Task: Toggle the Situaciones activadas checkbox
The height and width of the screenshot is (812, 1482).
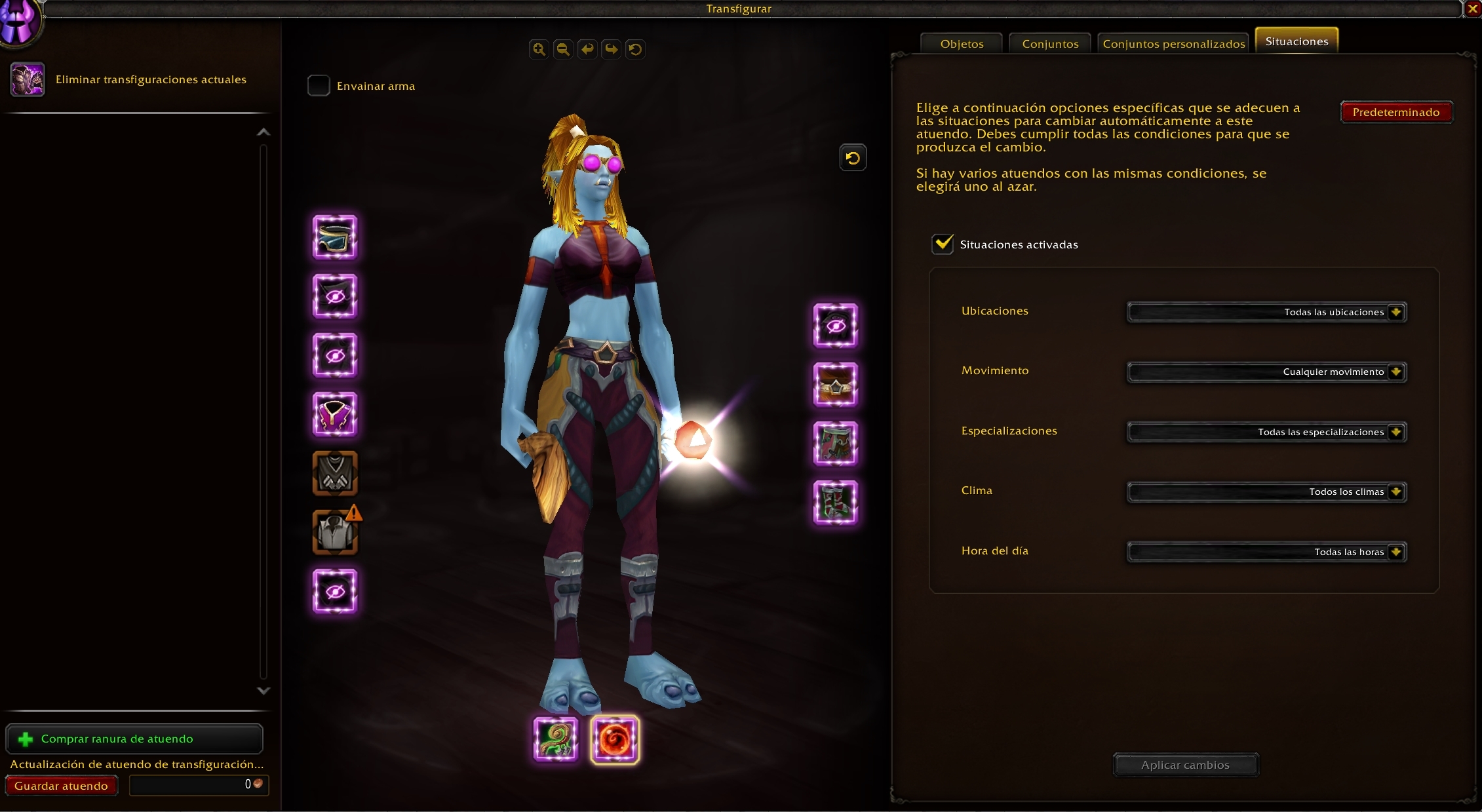Action: 943,244
